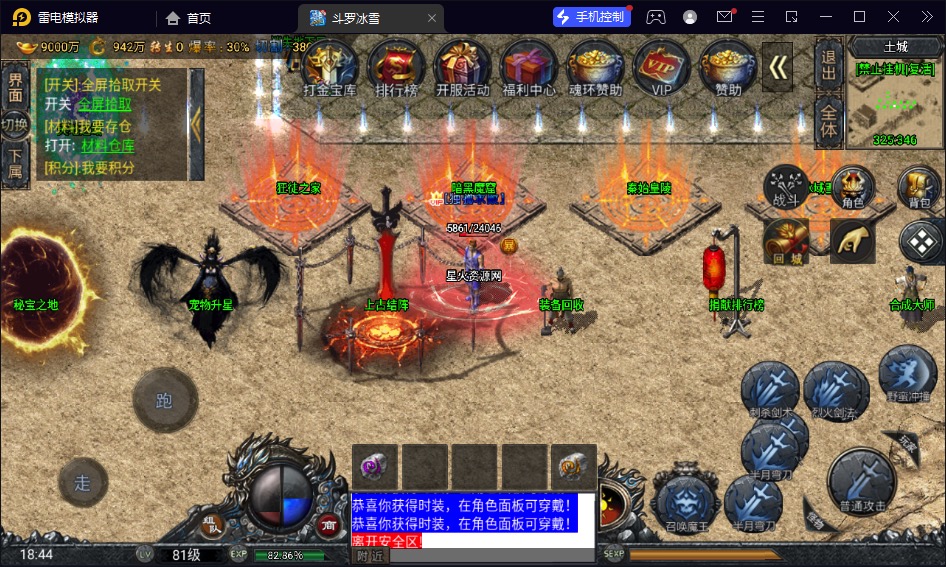
Task: Use the 普通攻击 normal attack button
Action: click(x=862, y=481)
